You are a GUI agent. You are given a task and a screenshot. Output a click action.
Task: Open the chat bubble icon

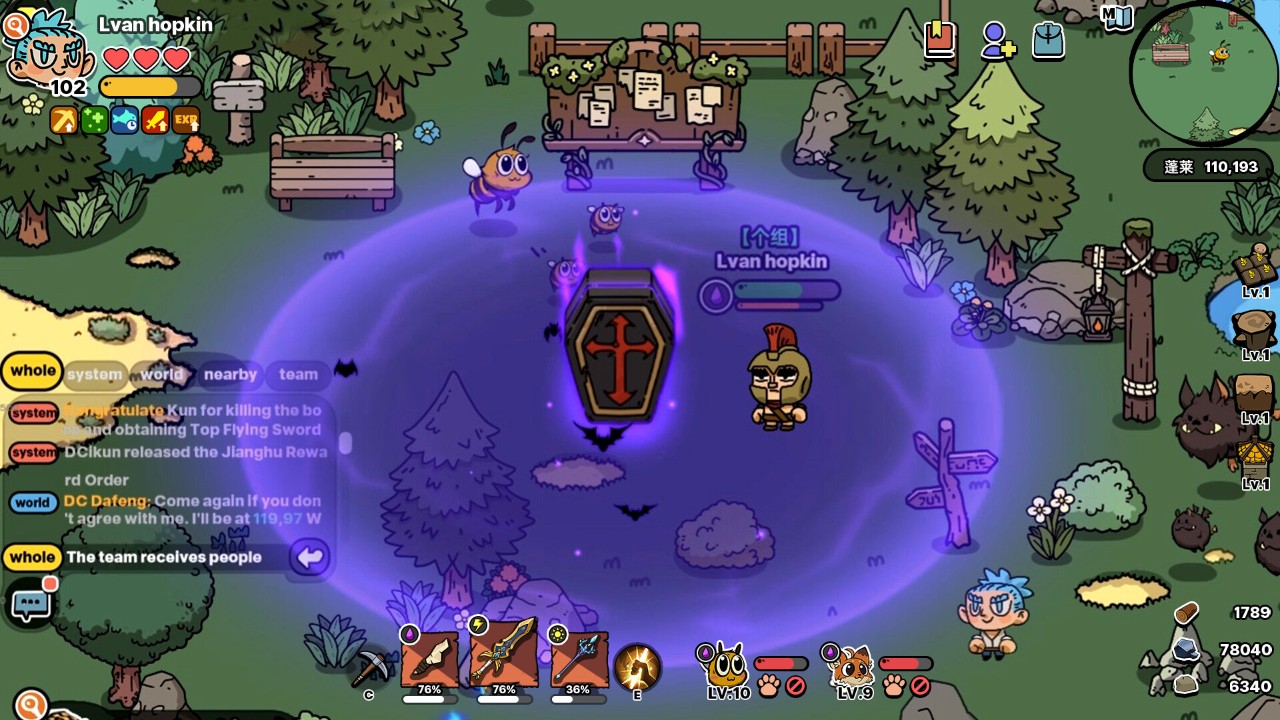click(x=30, y=603)
